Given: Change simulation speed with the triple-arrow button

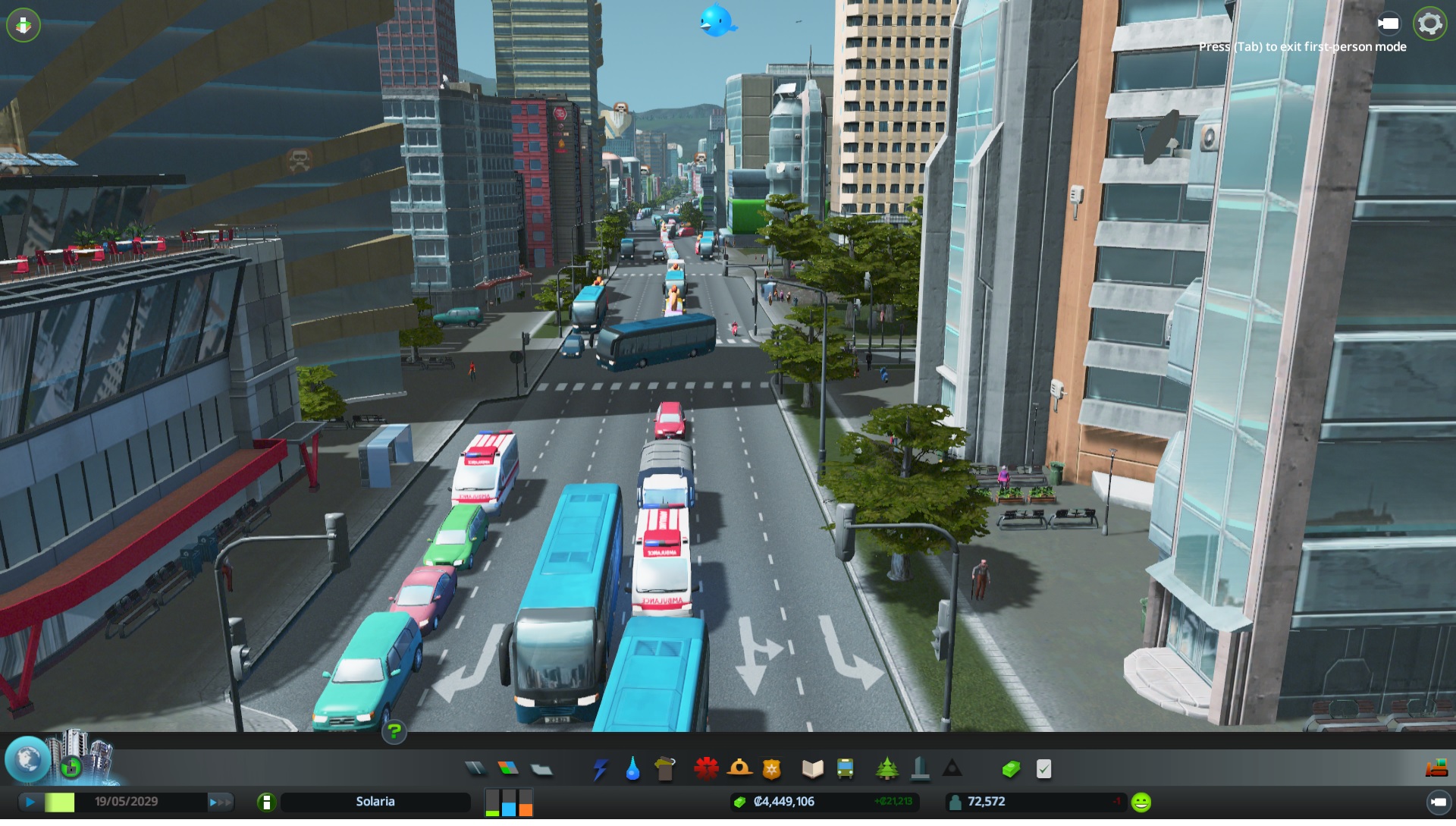Looking at the screenshot, I should [x=219, y=802].
